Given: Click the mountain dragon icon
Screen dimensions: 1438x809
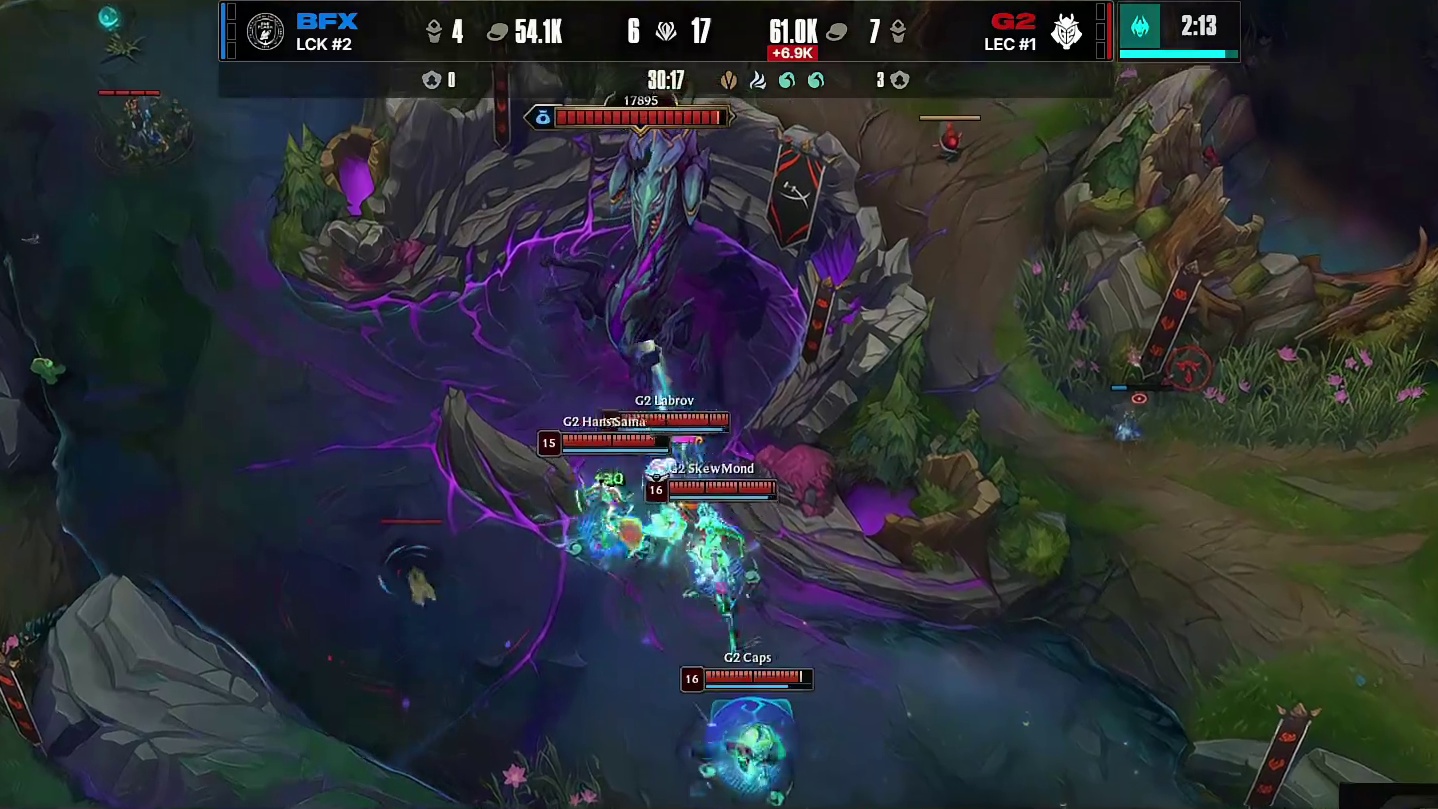Looking at the screenshot, I should click(729, 80).
